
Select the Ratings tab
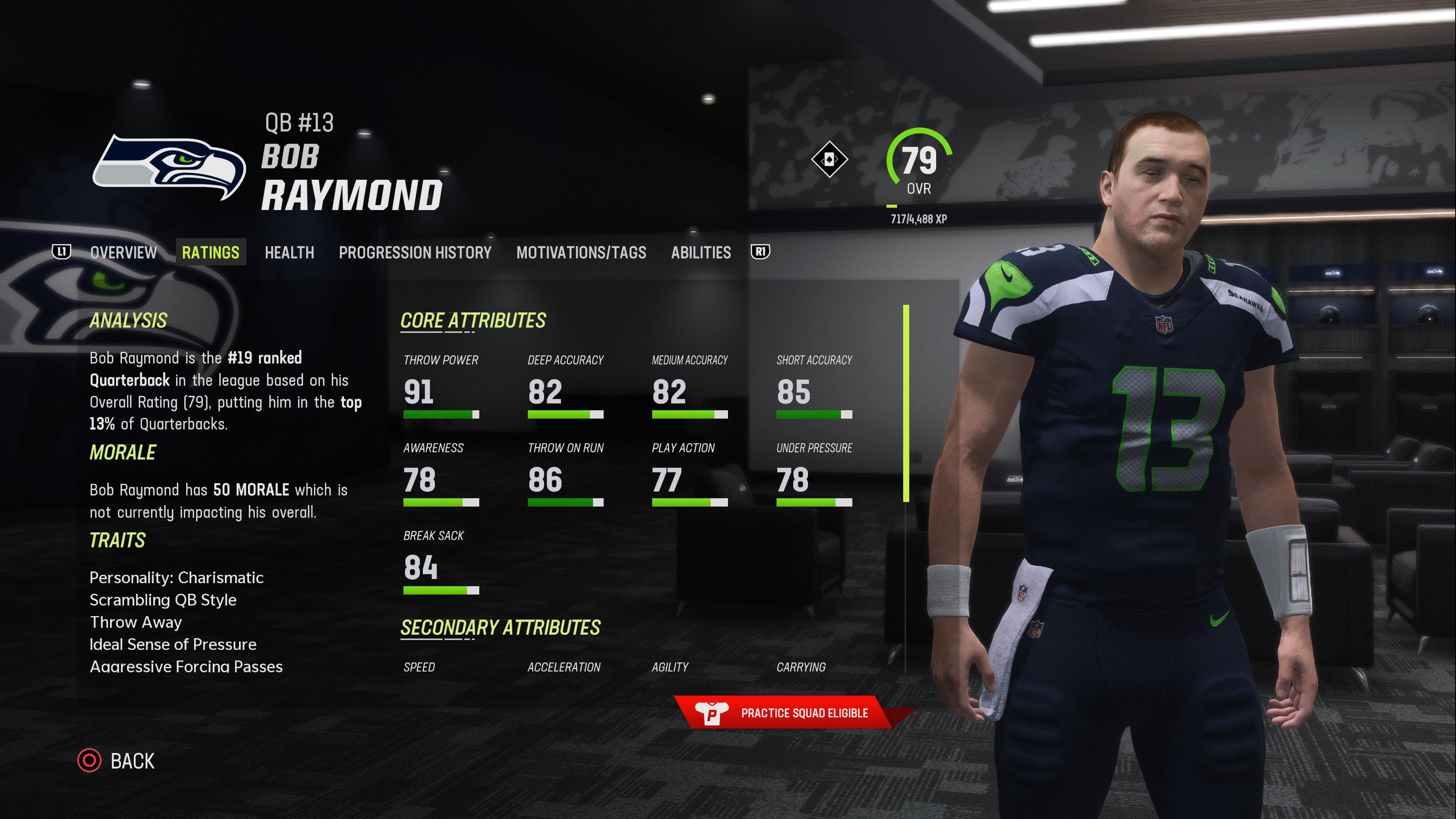(x=210, y=252)
